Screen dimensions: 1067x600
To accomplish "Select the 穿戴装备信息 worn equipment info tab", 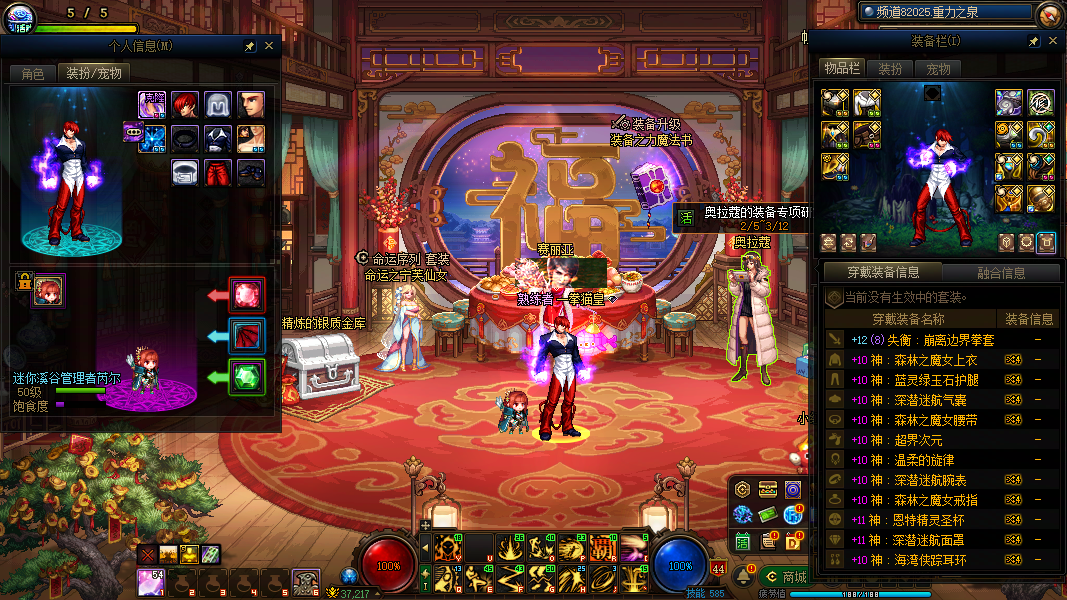I will click(882, 272).
